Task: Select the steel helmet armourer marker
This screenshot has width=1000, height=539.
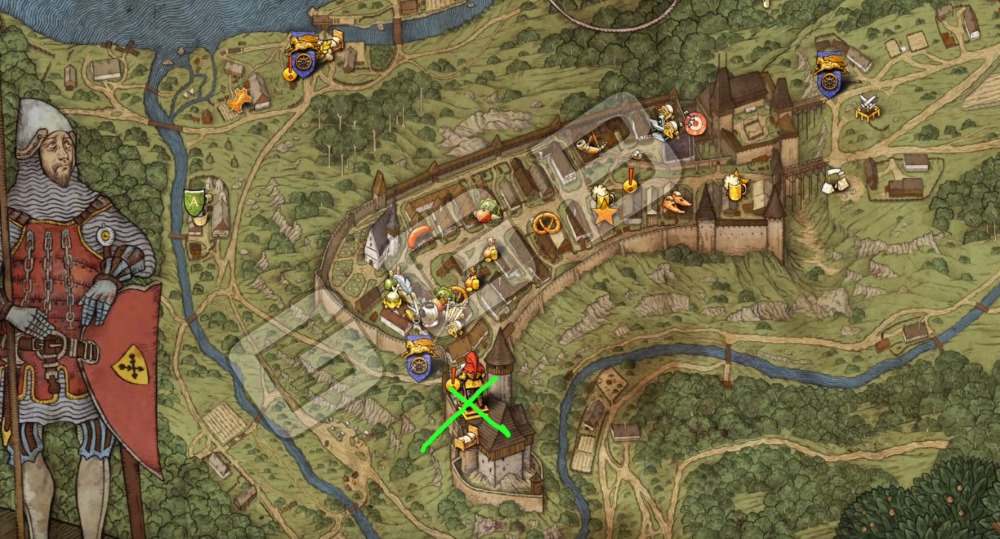Action: (431, 312)
